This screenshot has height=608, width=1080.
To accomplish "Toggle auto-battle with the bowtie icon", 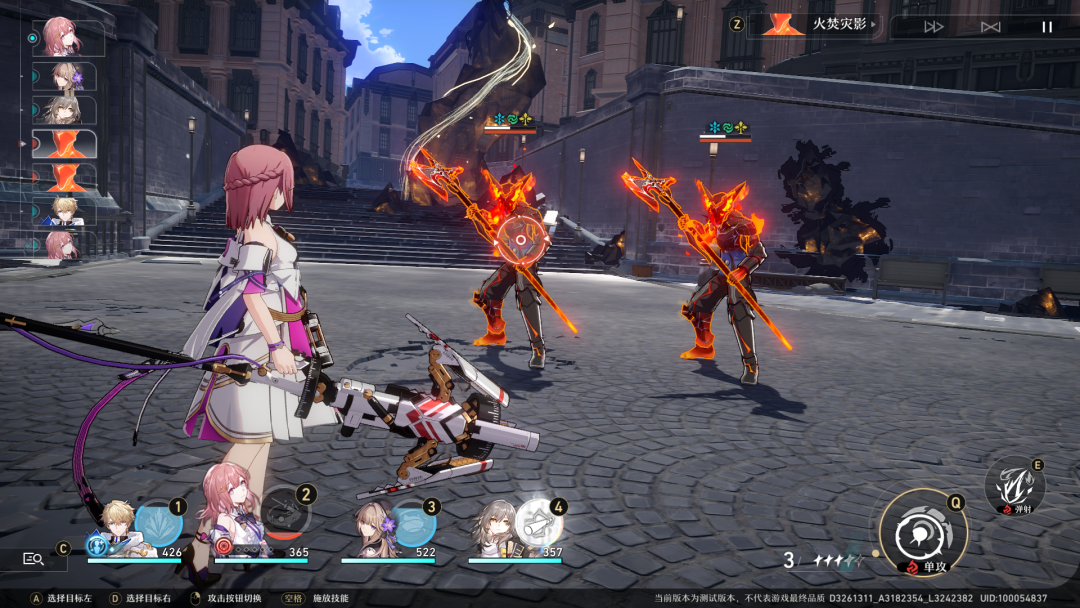I will click(990, 27).
